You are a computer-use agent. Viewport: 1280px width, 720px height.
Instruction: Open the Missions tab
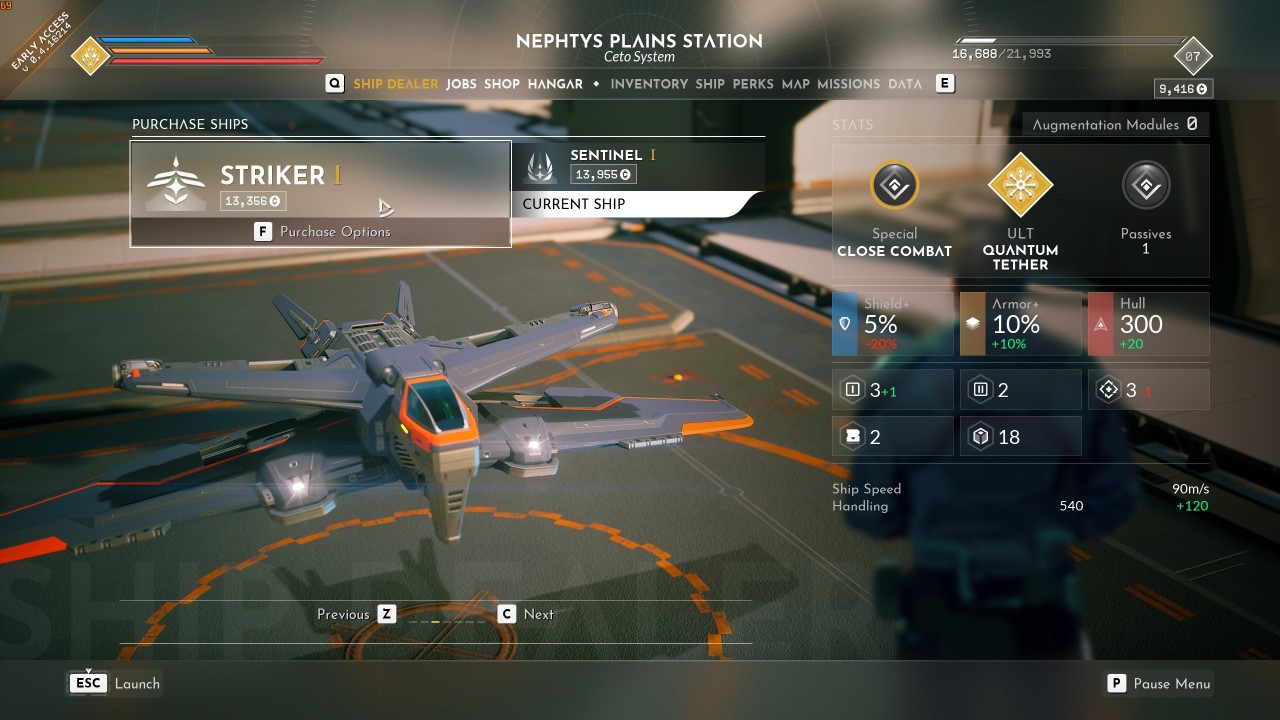(x=849, y=84)
